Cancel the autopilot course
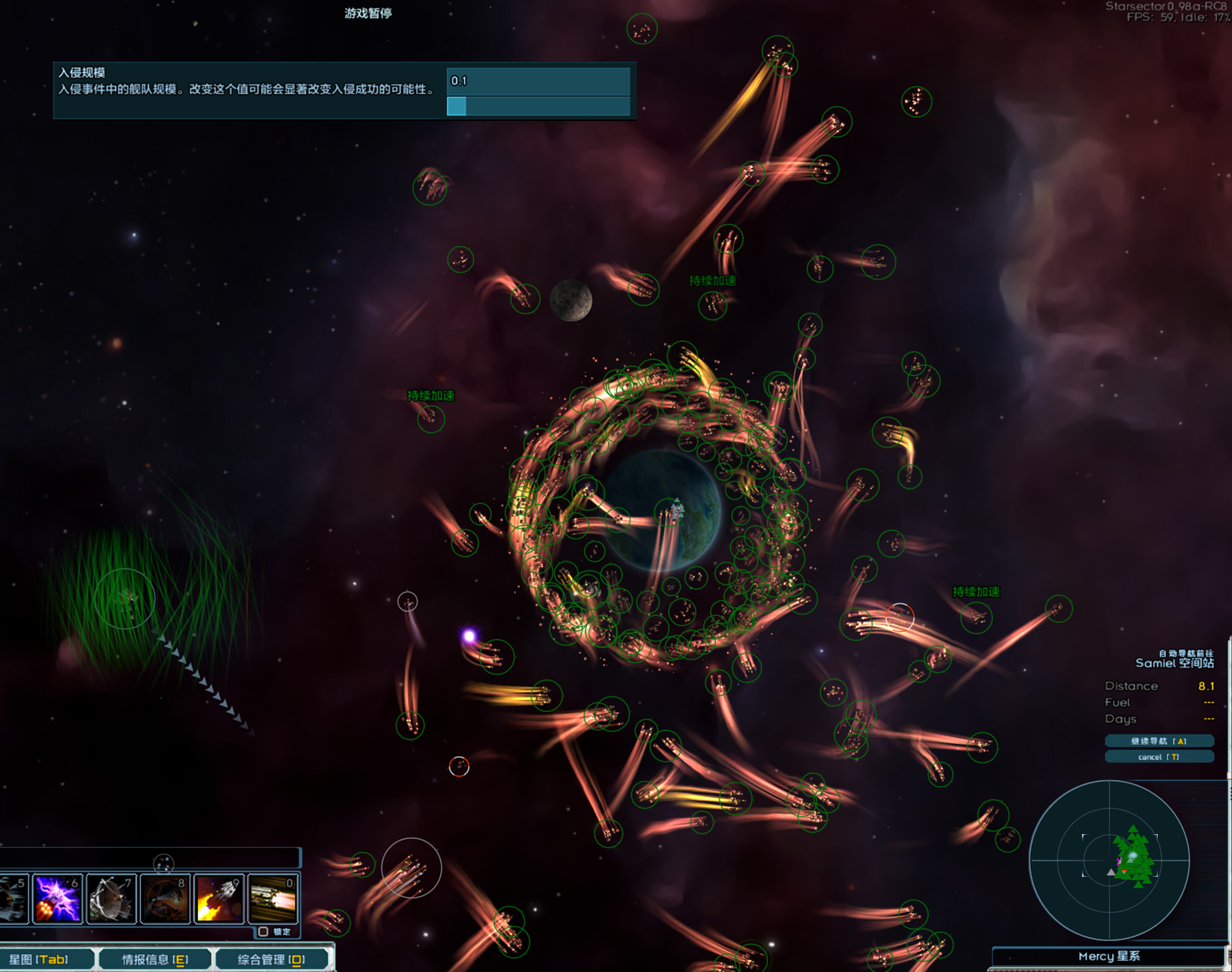 [1159, 757]
